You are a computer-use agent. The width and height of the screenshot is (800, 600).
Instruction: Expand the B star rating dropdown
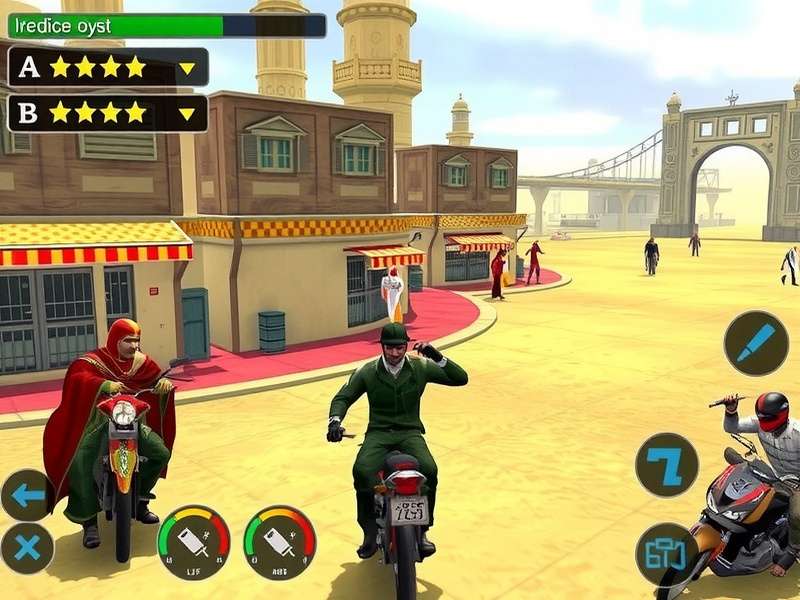pyautogui.click(x=187, y=114)
